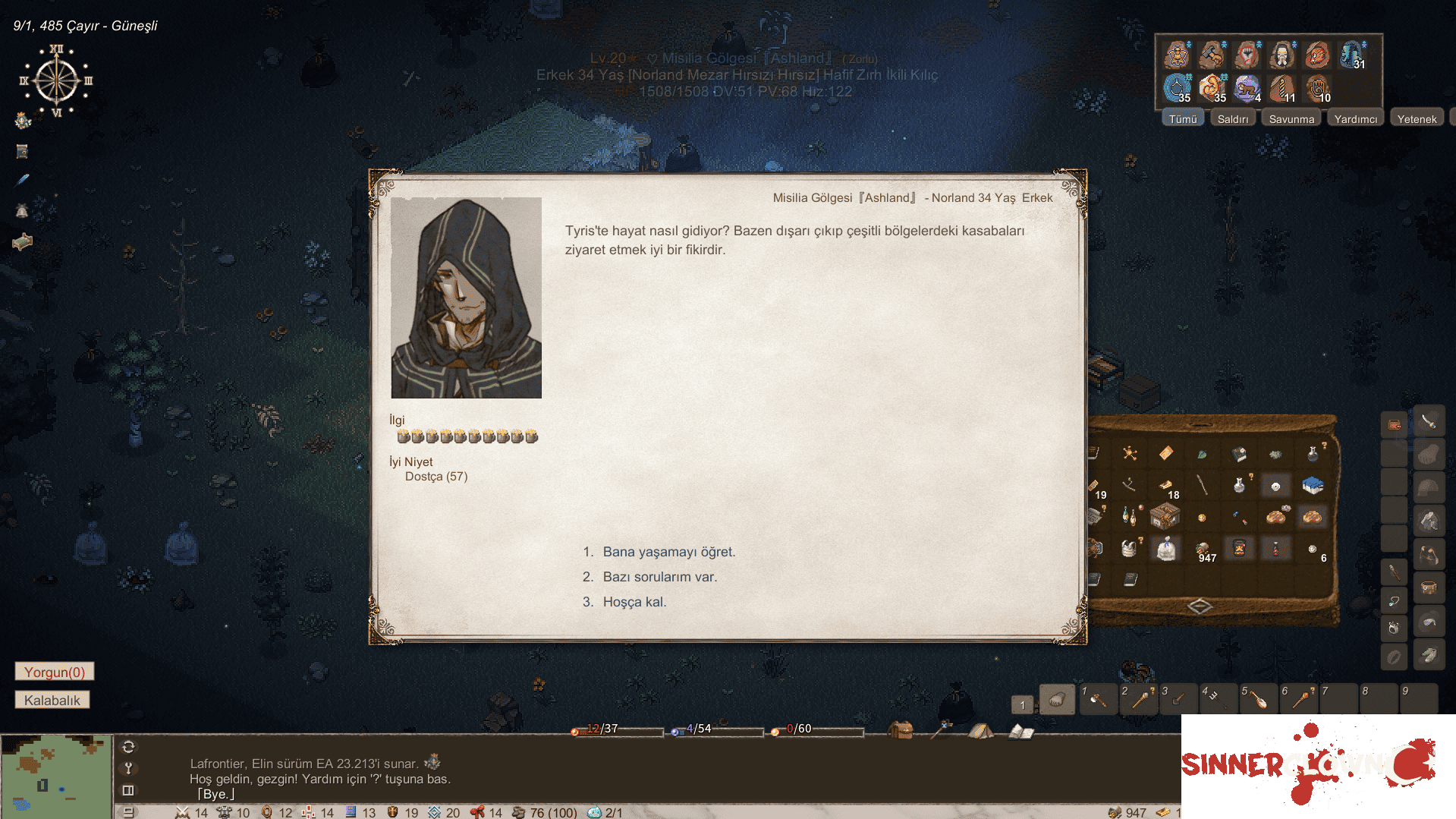Image resolution: width=1456 pixels, height=819 pixels.
Task: Open the Saldırı ability tab
Action: point(1232,119)
